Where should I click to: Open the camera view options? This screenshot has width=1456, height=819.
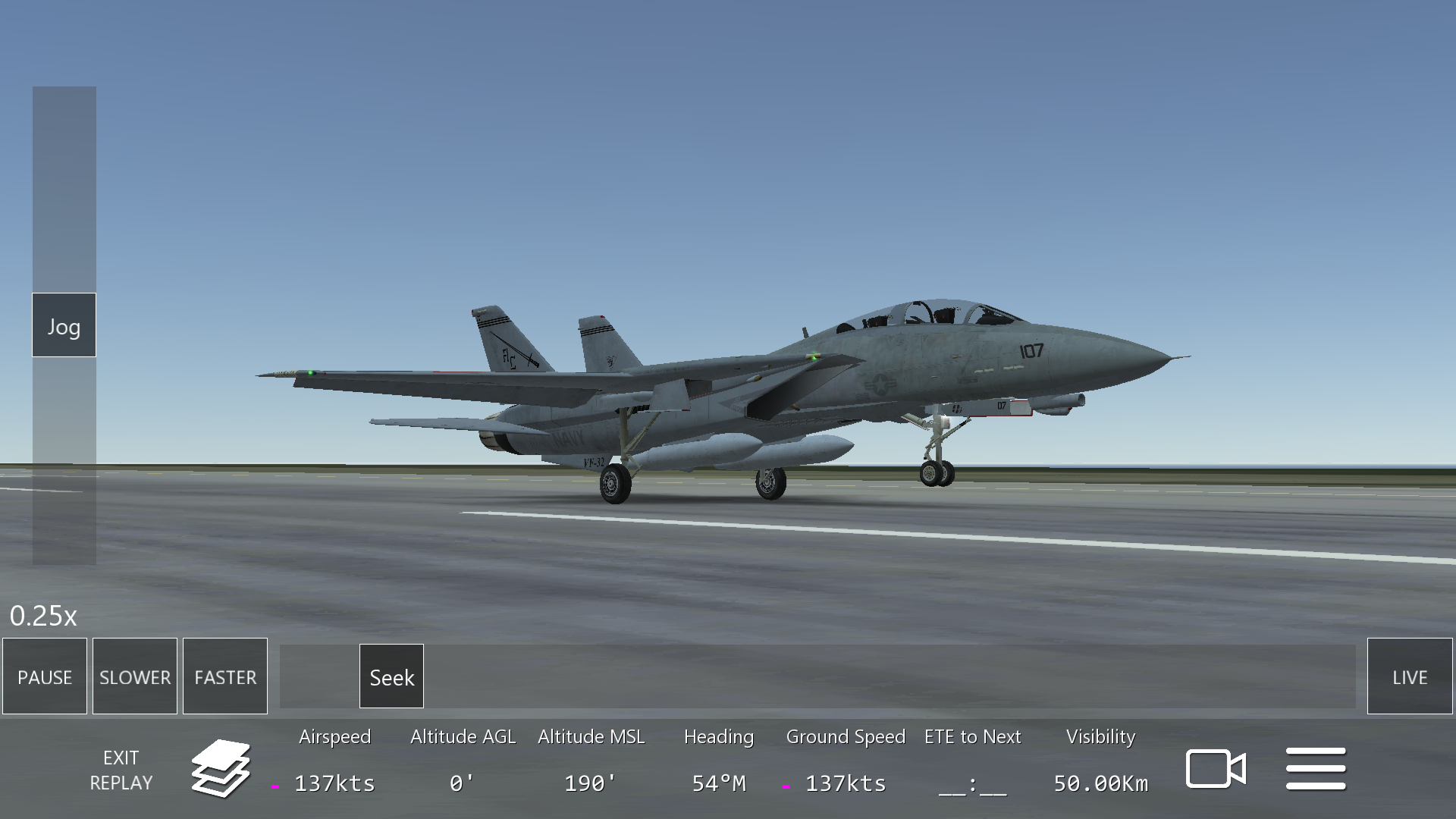point(1216,769)
